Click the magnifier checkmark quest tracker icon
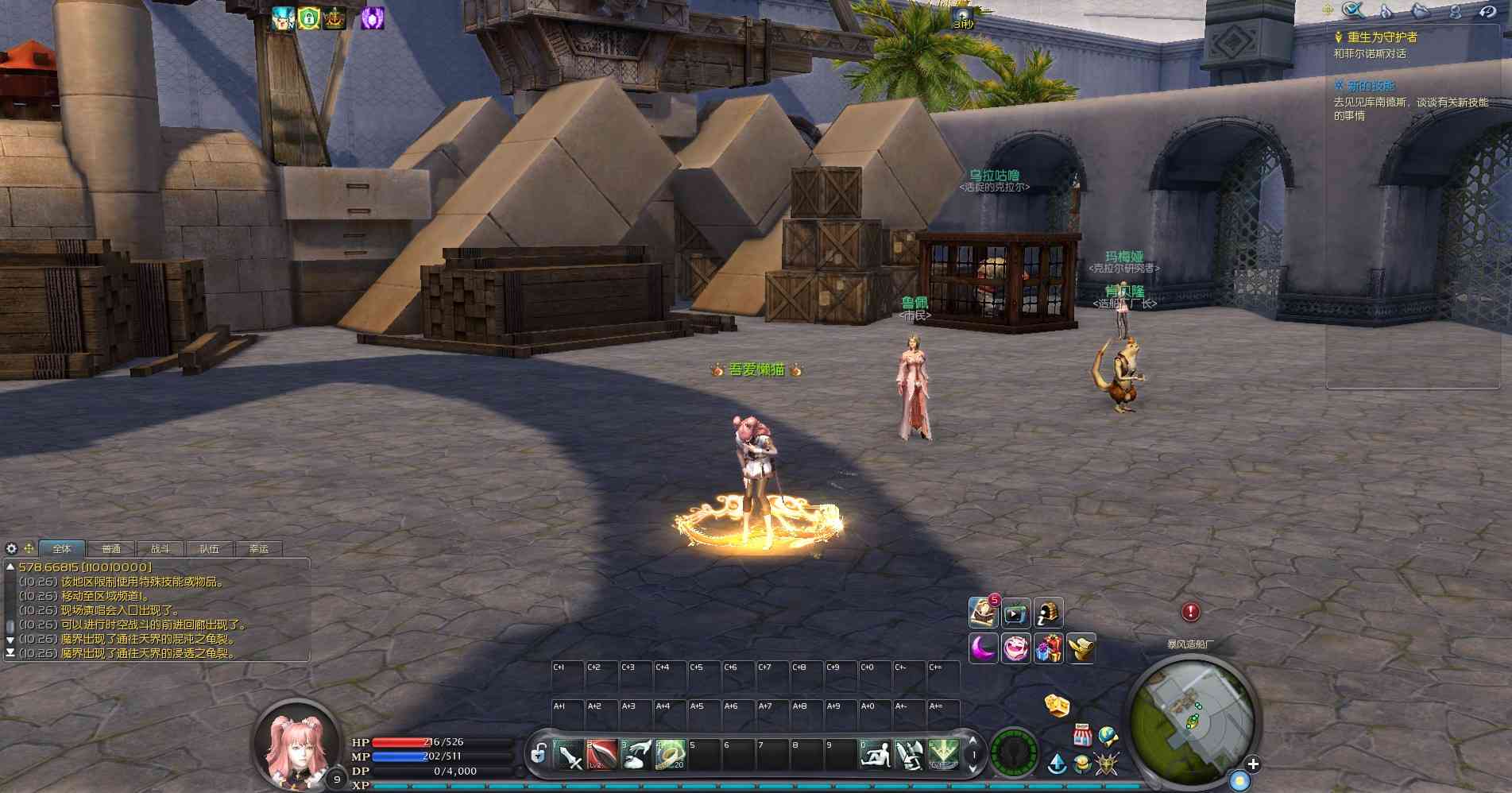This screenshot has width=1512, height=793. pos(1352,10)
